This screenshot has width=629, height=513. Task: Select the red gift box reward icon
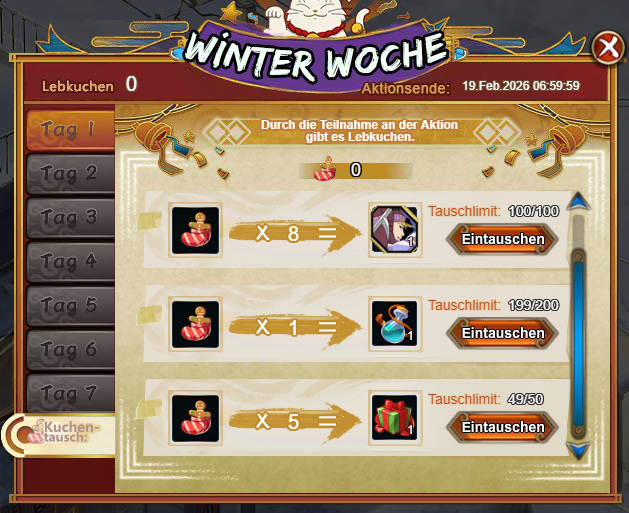(394, 417)
